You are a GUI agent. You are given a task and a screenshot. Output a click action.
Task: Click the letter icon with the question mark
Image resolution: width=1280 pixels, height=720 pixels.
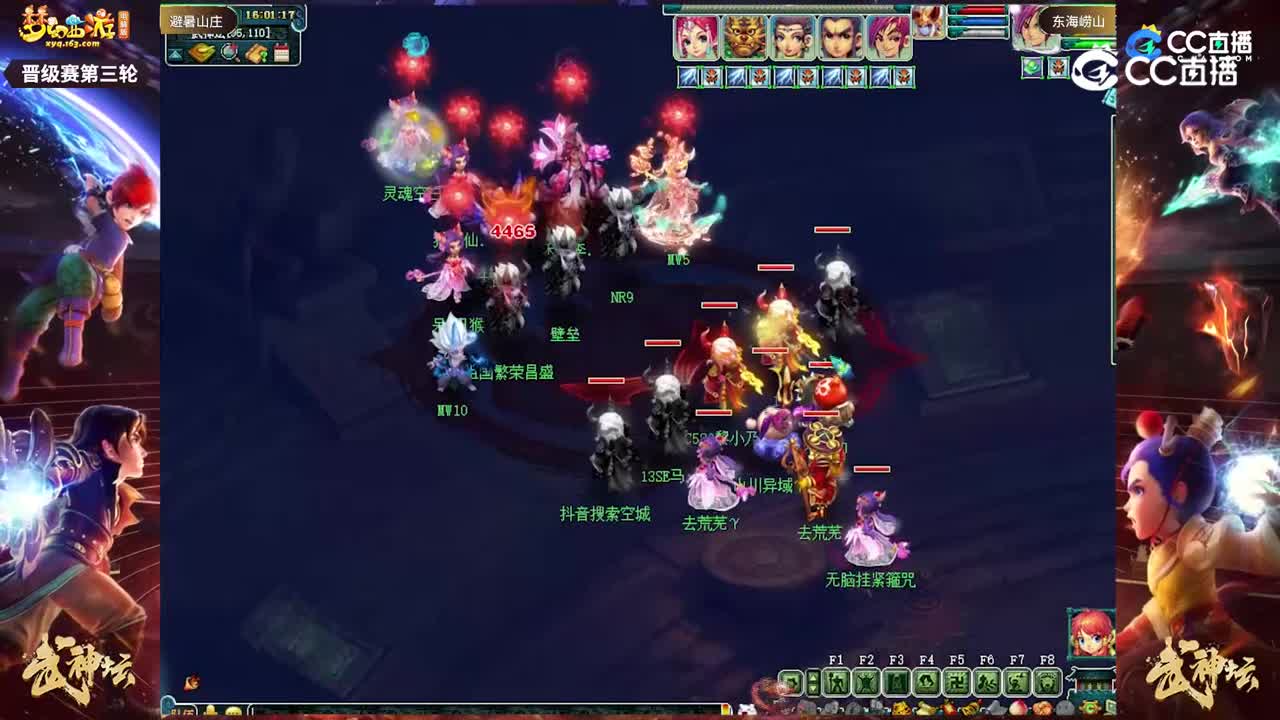click(256, 53)
